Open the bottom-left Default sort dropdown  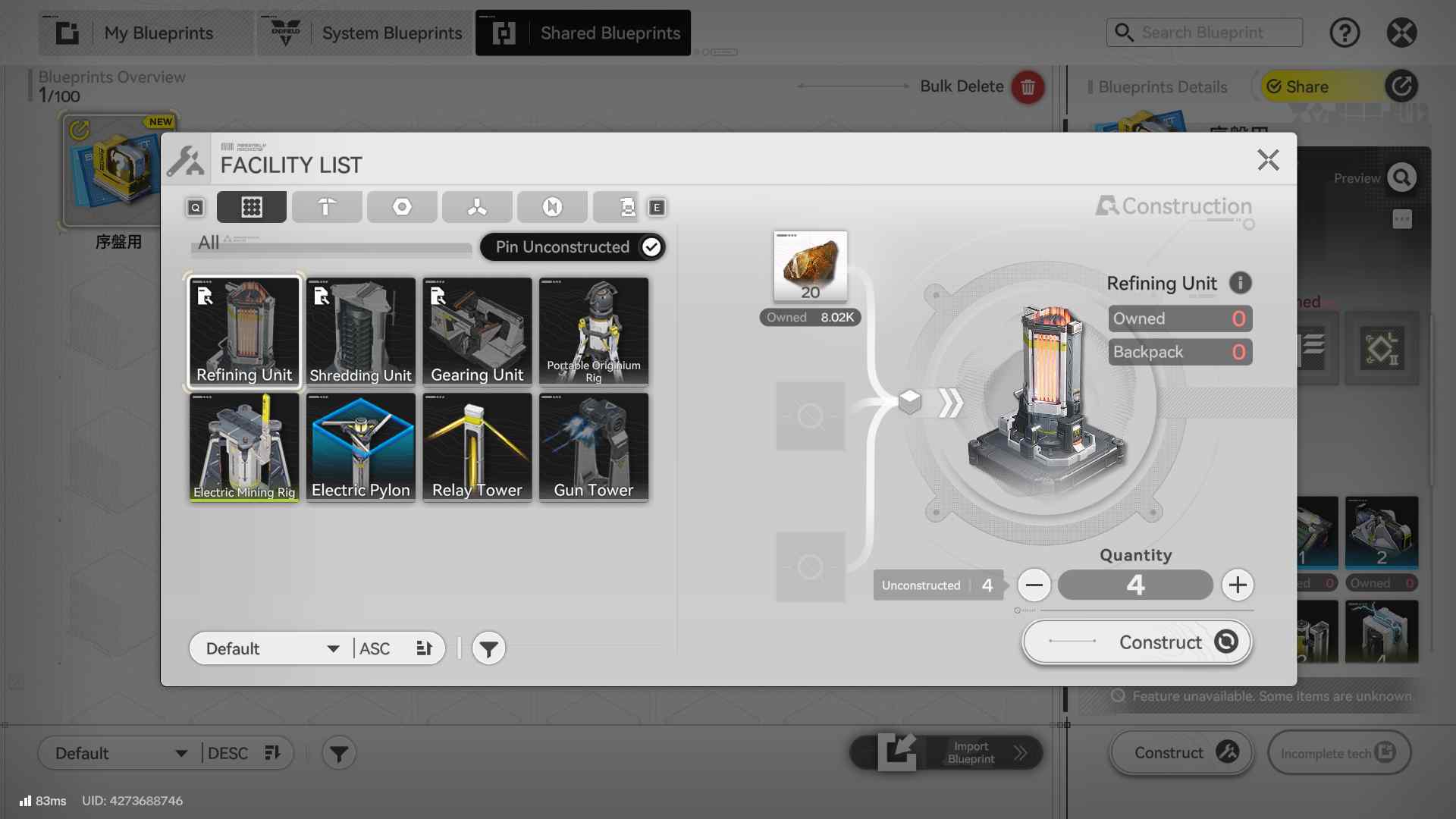click(x=118, y=753)
